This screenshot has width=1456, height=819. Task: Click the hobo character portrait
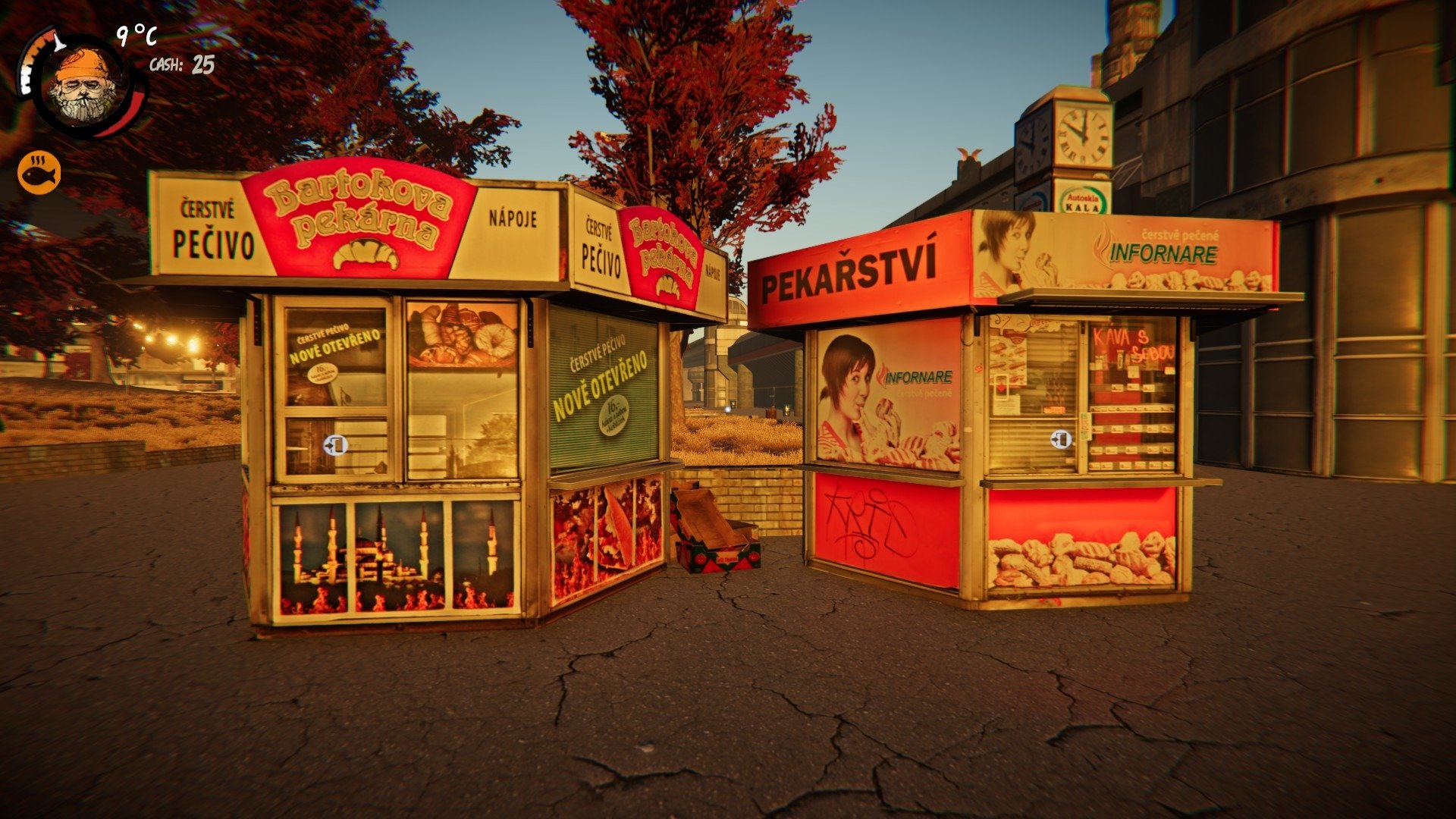pyautogui.click(x=85, y=86)
